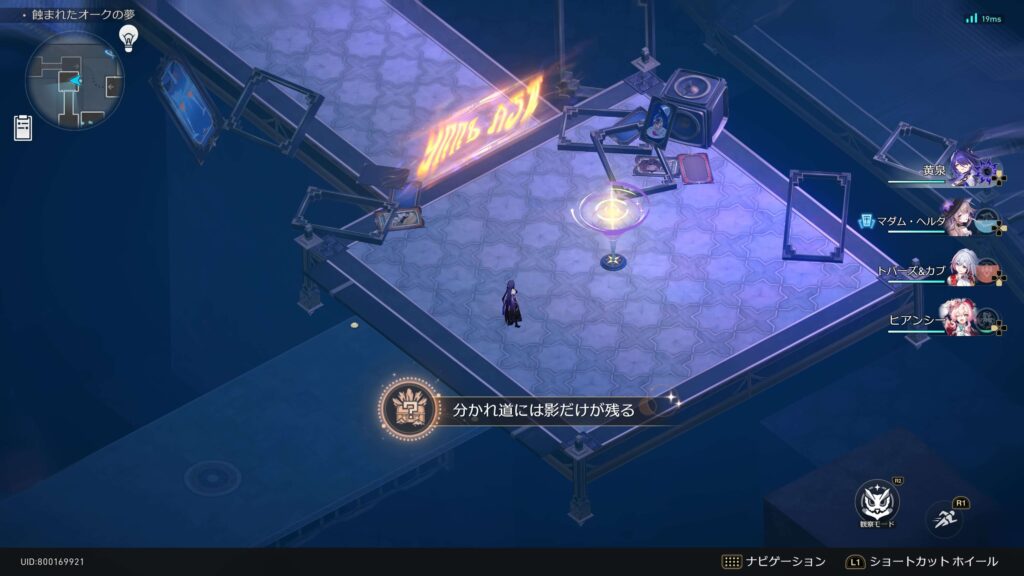Toggle the sprint running icon
This screenshot has width=1024, height=576.
[x=944, y=517]
